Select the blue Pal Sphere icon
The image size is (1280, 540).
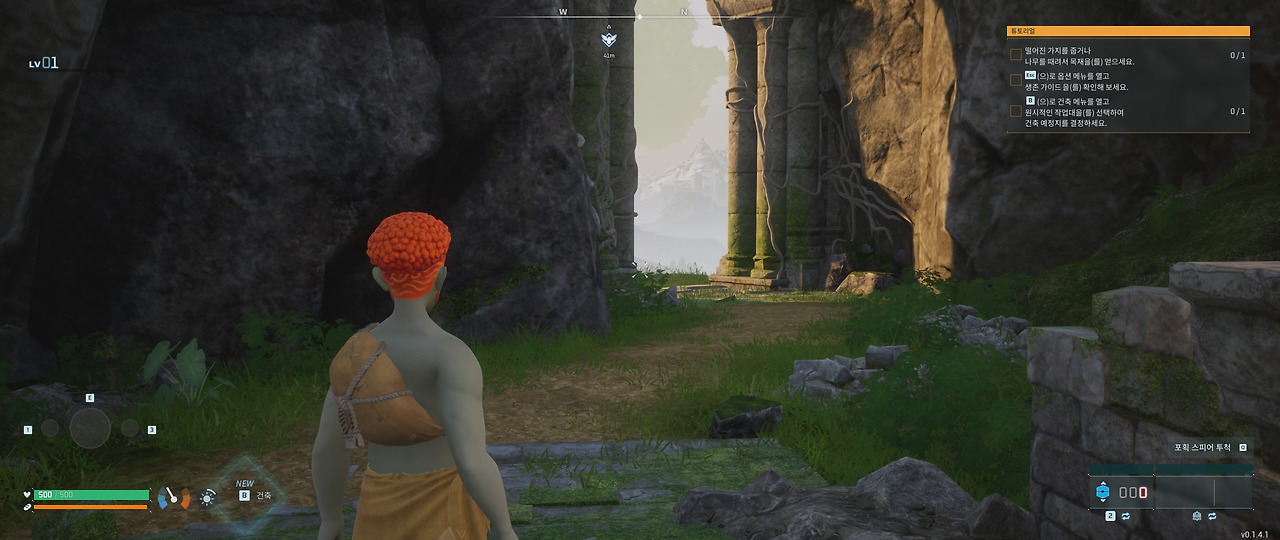pos(1102,492)
